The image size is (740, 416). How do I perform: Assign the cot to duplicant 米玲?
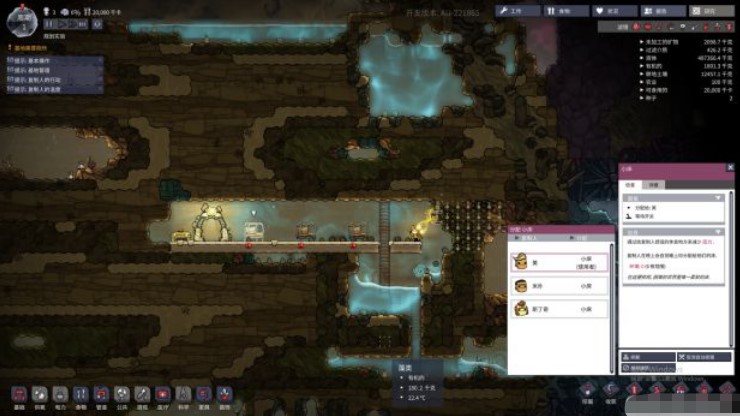coord(559,285)
